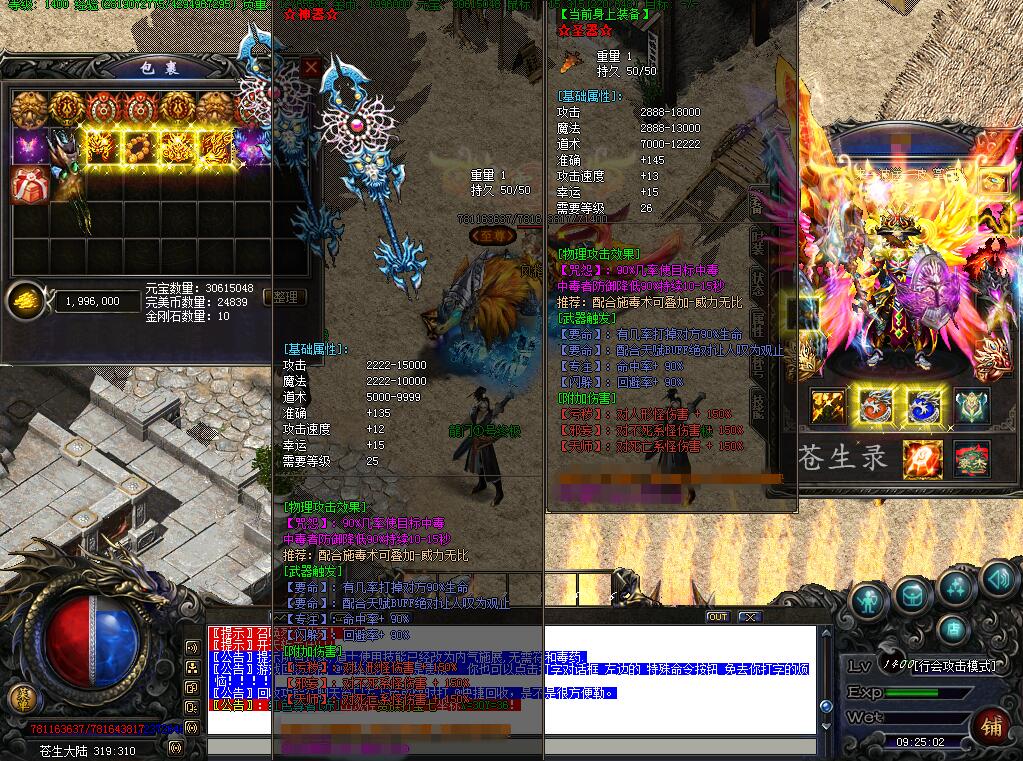Close chat with the X button
The image size is (1023, 761).
pos(749,617)
